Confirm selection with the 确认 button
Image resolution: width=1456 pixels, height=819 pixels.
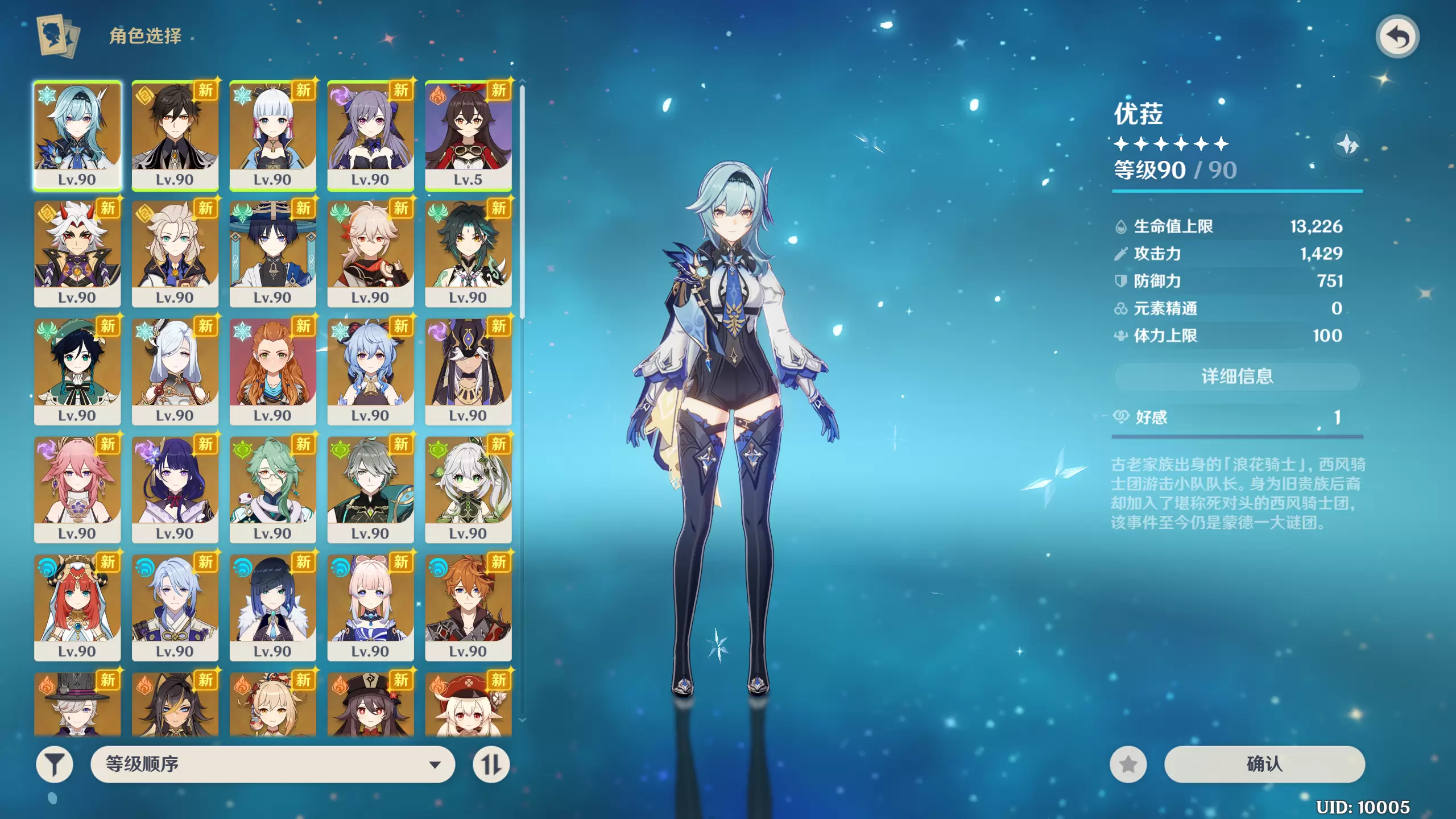1264,764
